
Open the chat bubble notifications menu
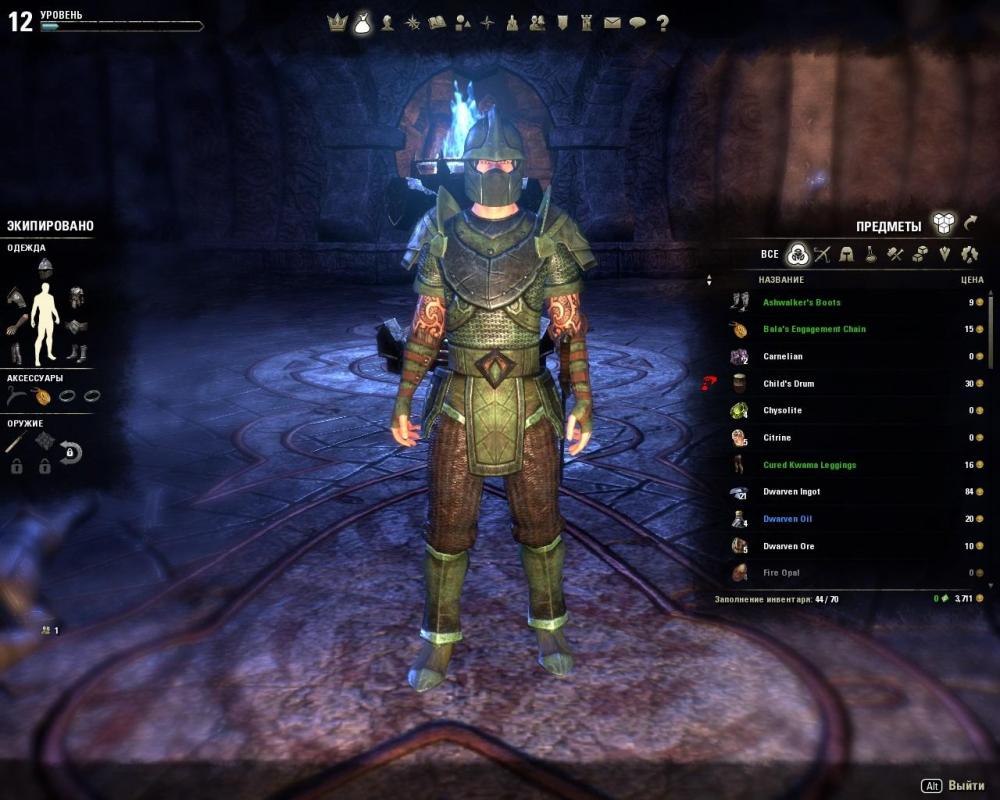[637, 22]
